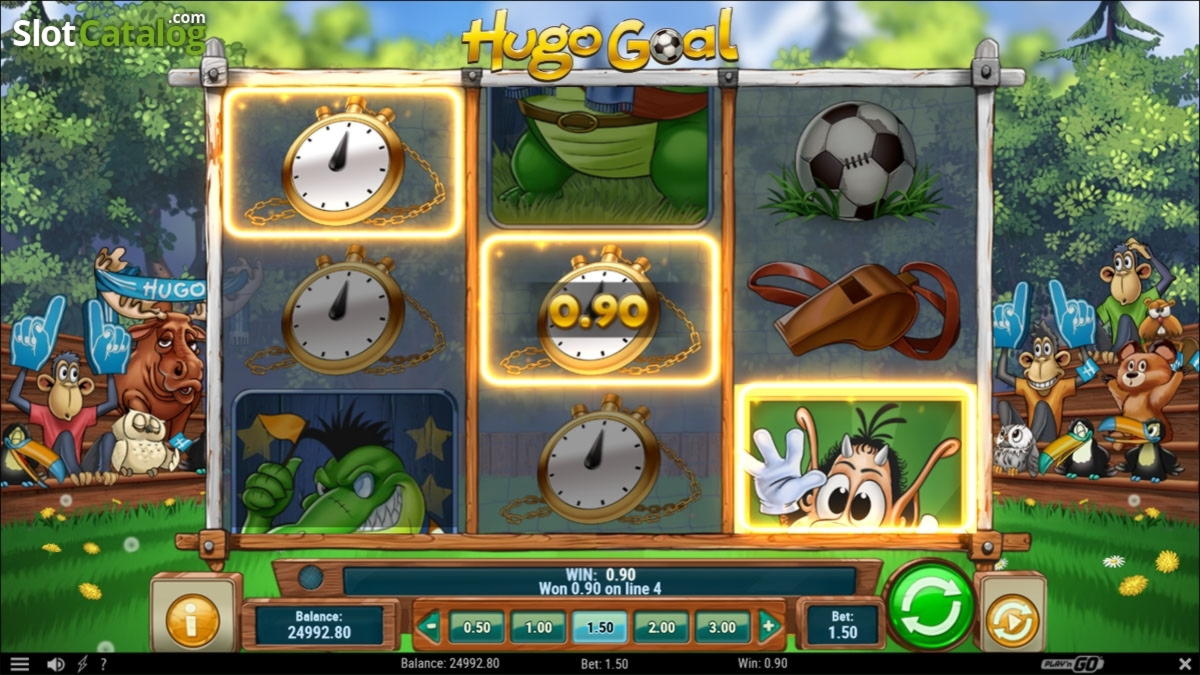
Task: Set the bet to 2.00
Action: tap(661, 627)
